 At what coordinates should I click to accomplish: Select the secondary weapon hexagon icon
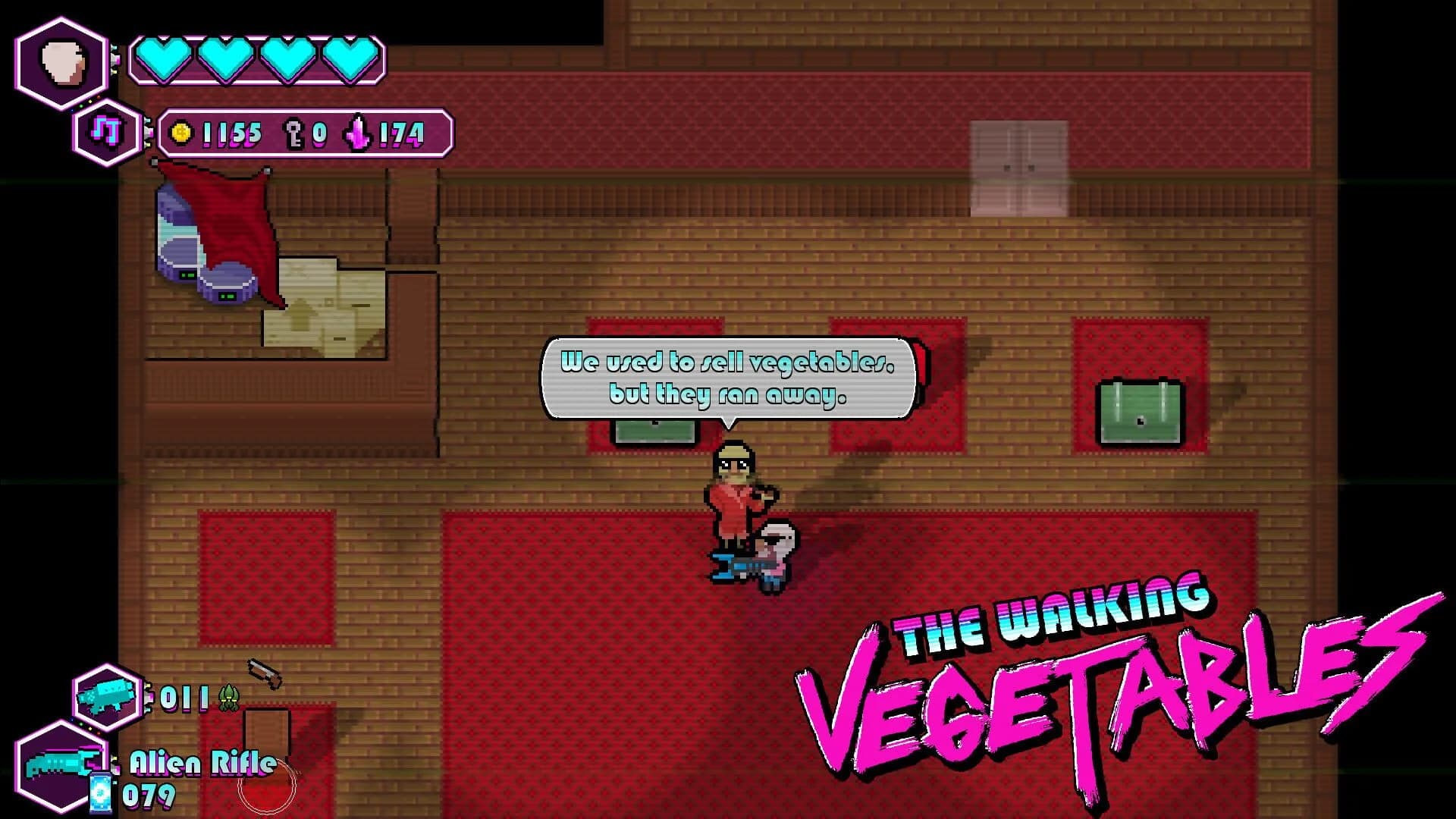[106, 694]
